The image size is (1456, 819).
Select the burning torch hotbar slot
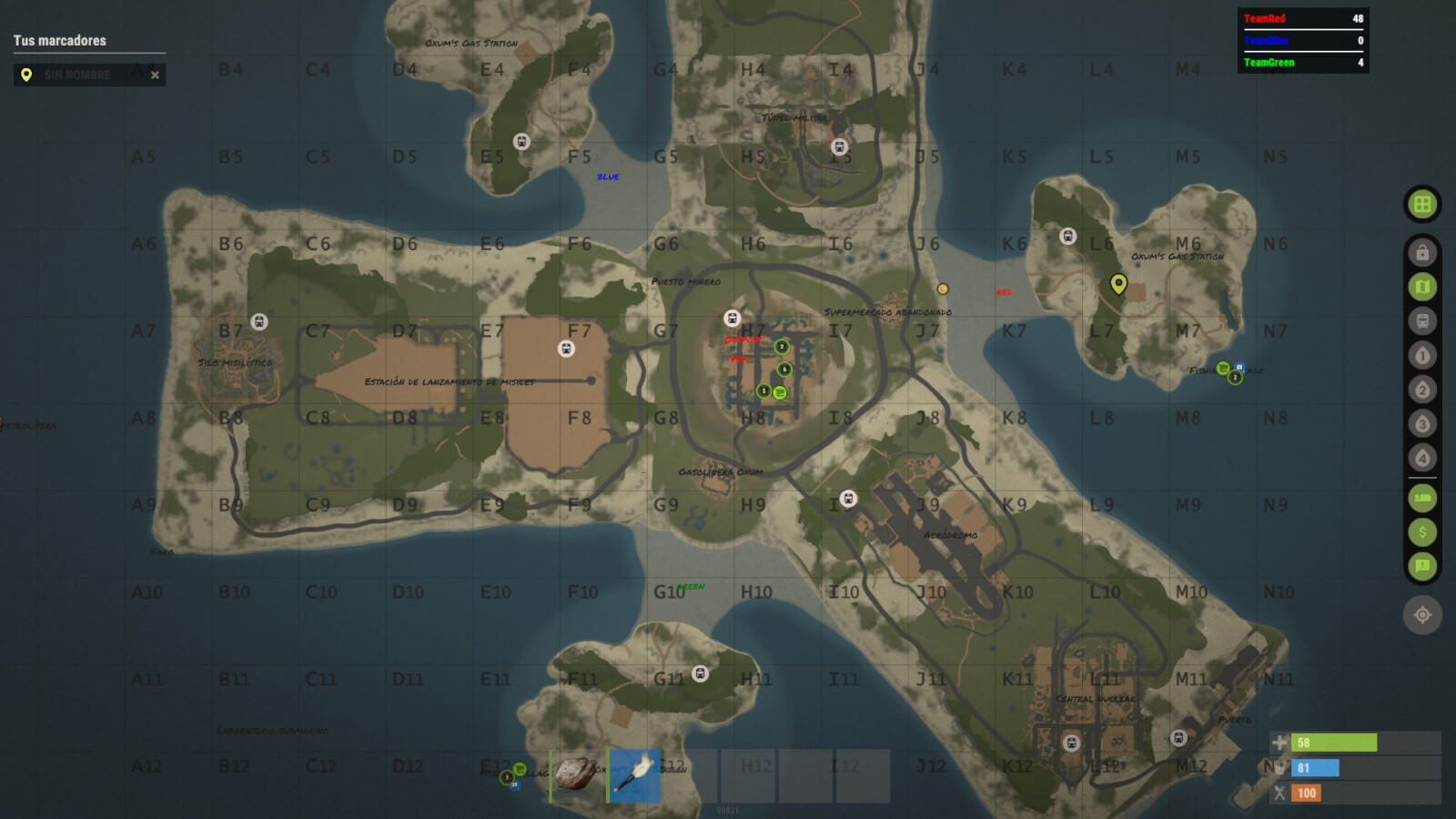[x=634, y=774]
